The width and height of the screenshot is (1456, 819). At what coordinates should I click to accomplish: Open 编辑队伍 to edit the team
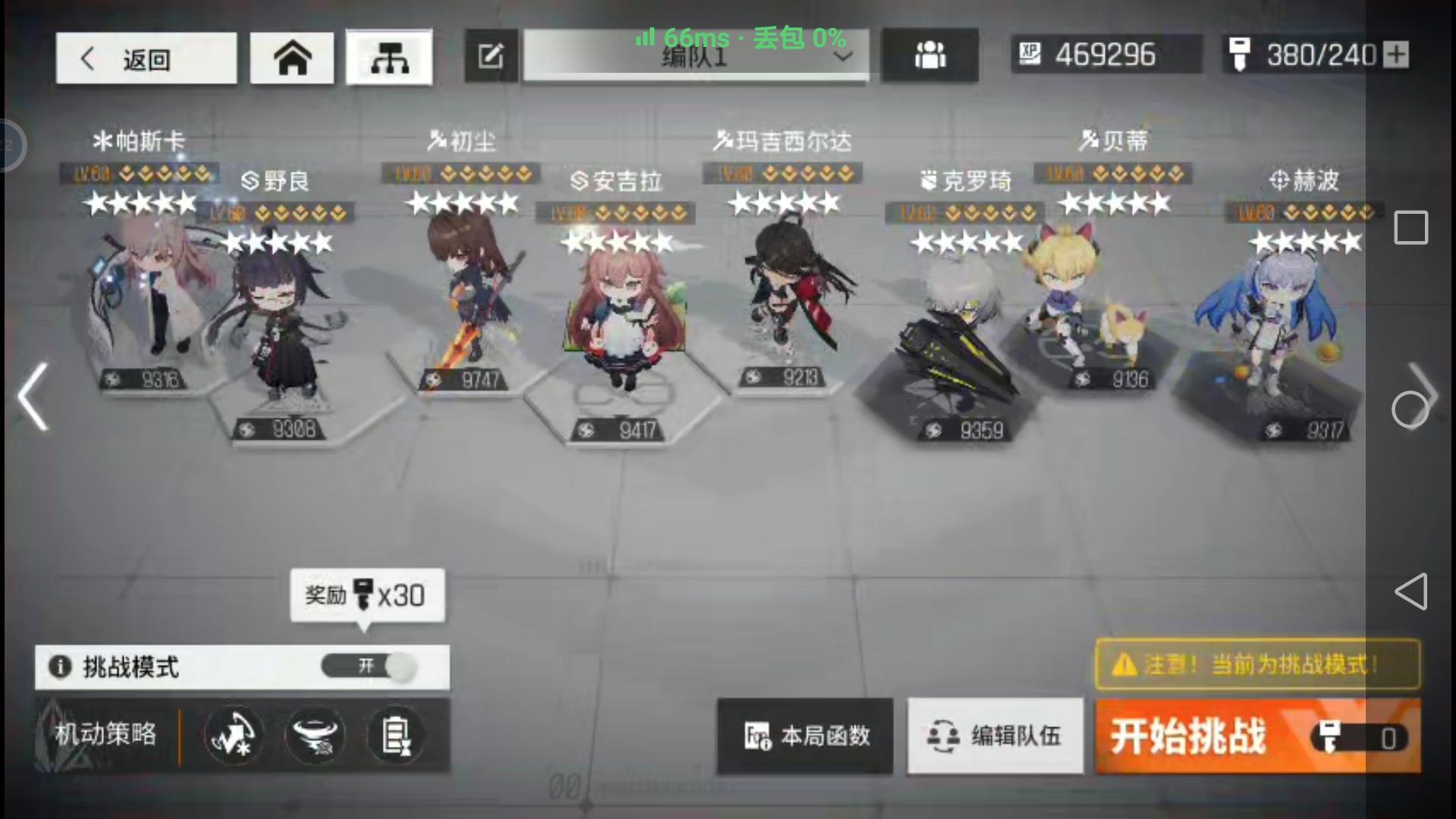click(995, 735)
